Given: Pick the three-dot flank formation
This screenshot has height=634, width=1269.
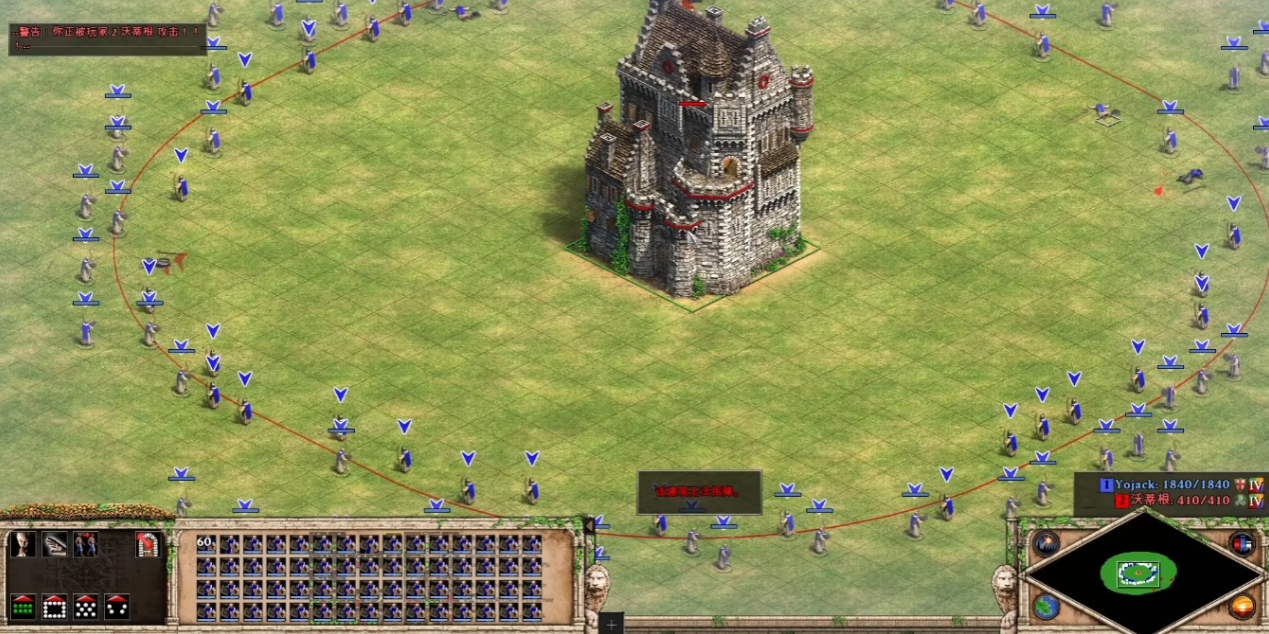Looking at the screenshot, I should click(x=117, y=606).
